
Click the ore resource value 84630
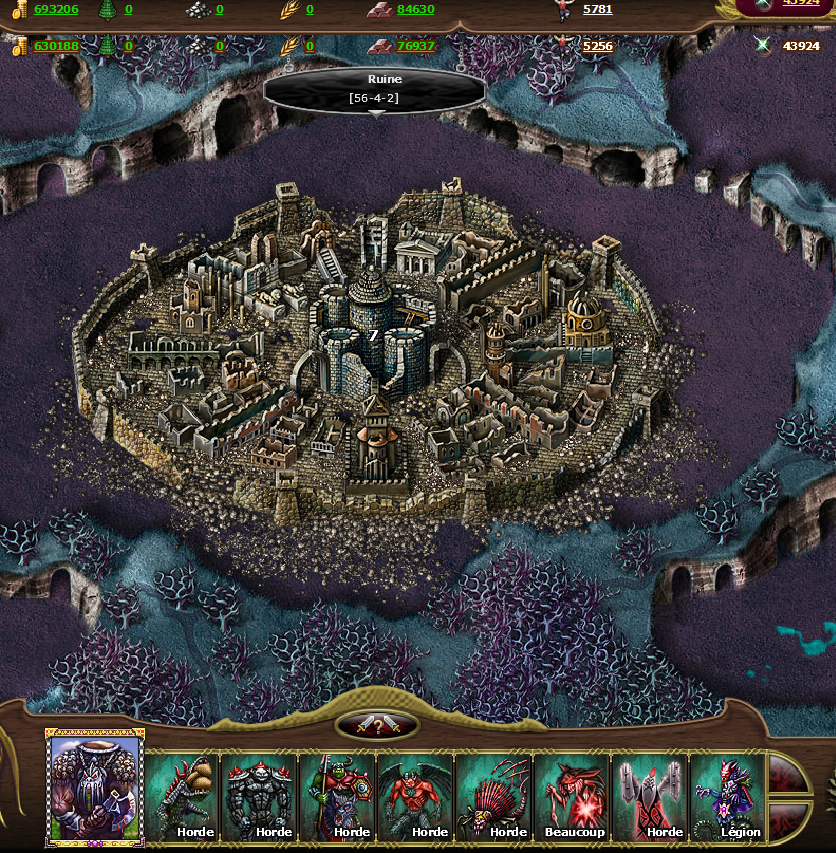pos(415,9)
